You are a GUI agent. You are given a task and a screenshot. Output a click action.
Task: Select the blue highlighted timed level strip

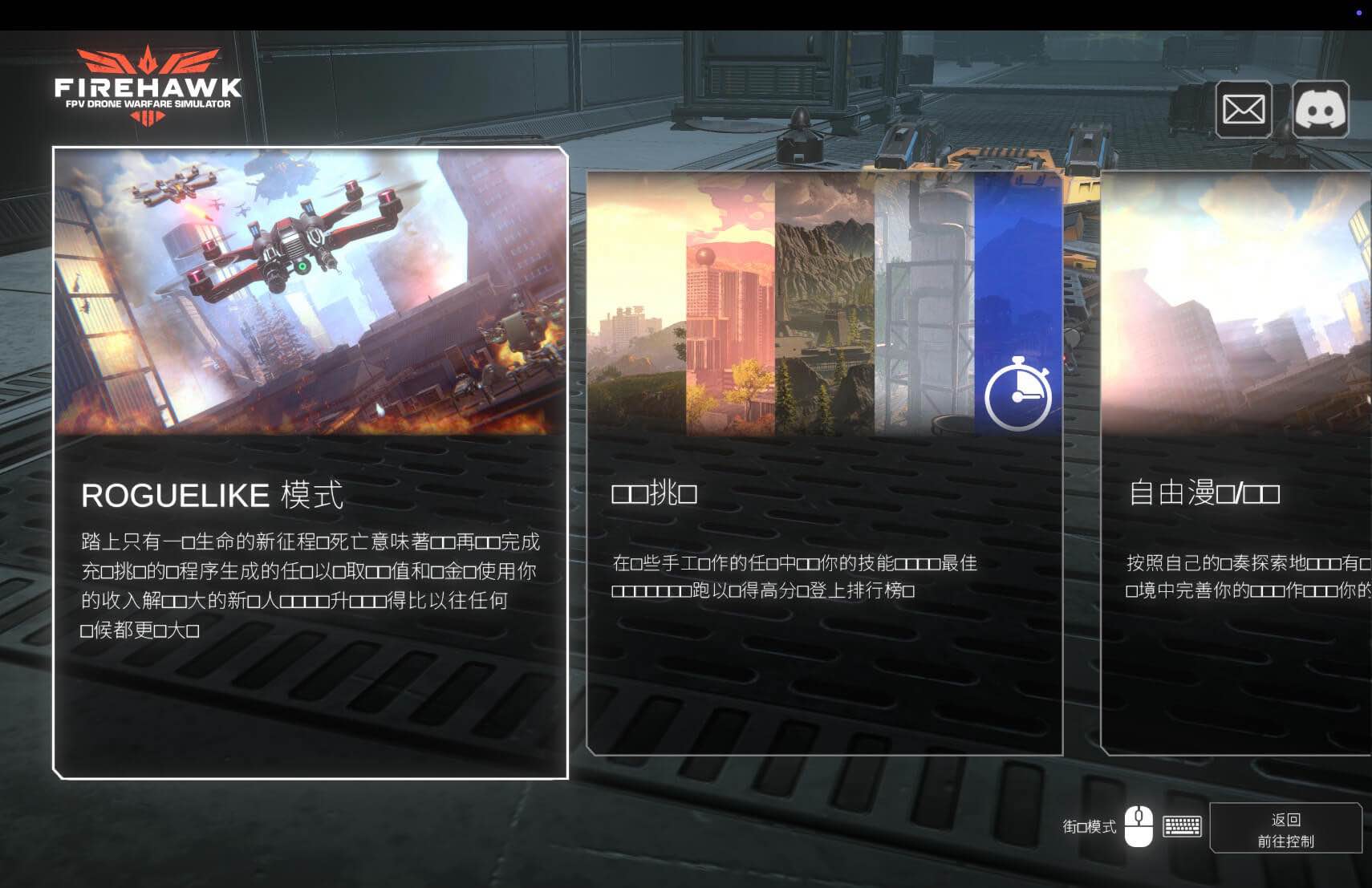pyautogui.click(x=1018, y=305)
